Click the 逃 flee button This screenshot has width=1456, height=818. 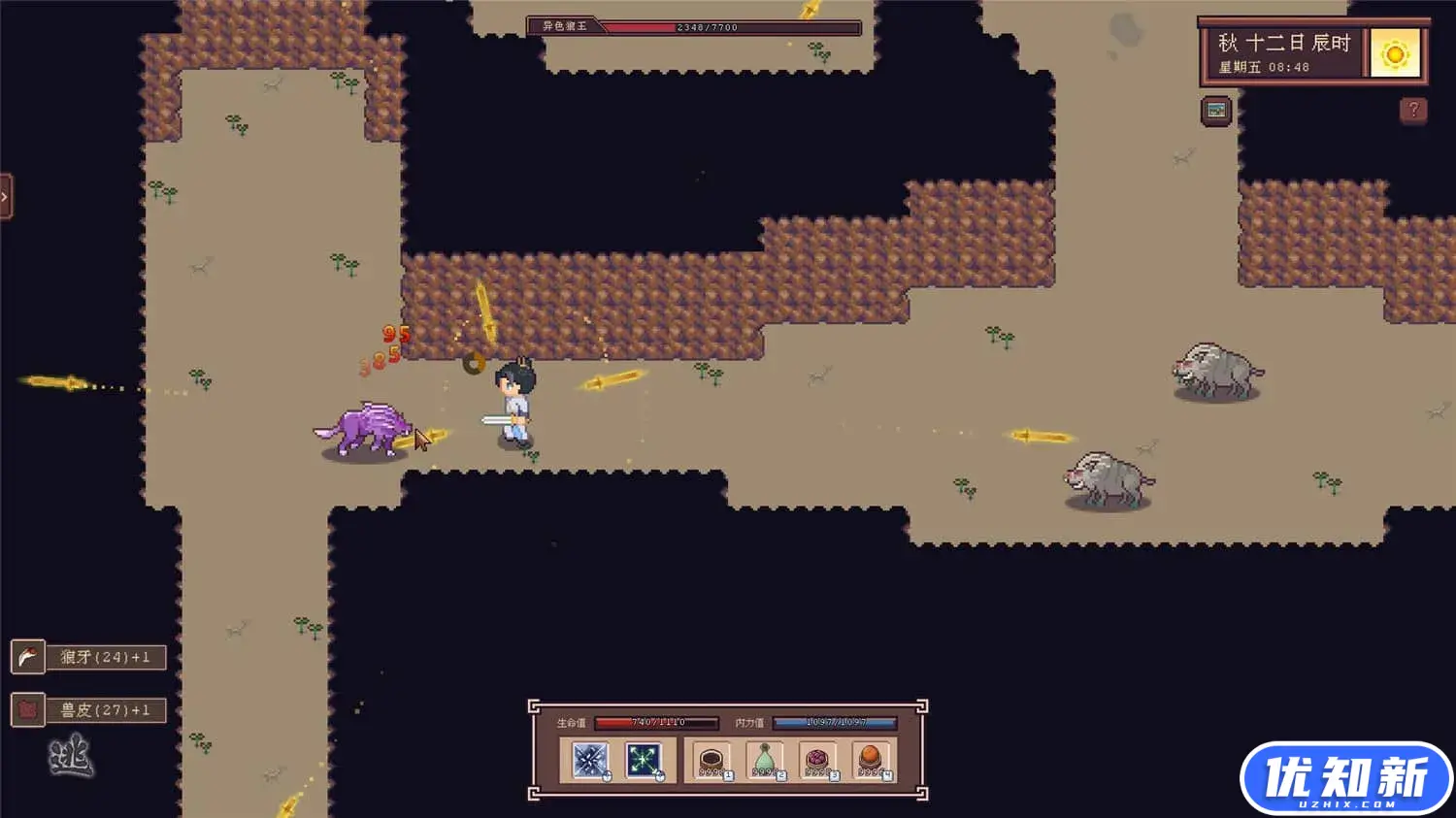click(71, 756)
